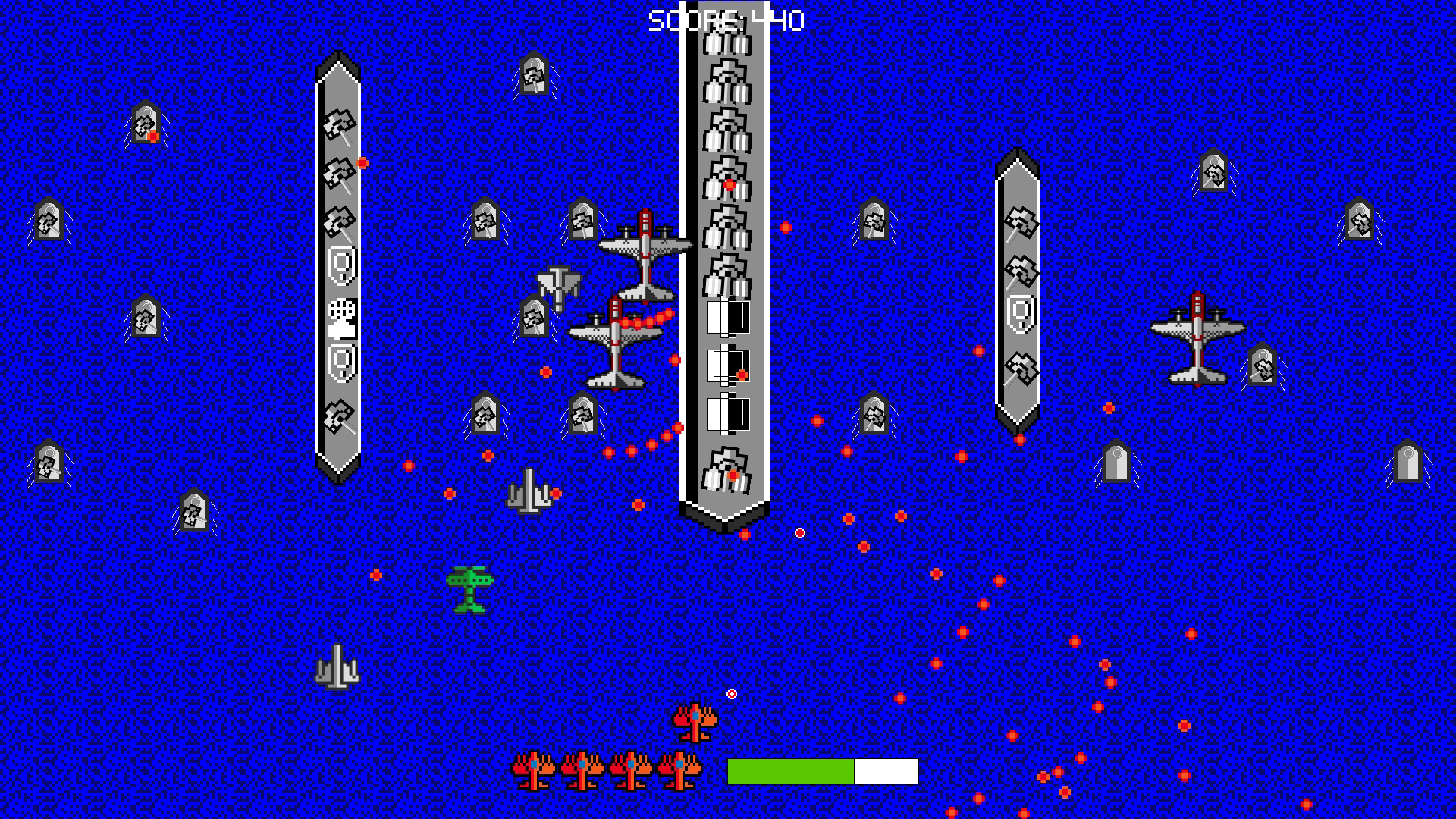Click the crosshair cursor above the player plane
This screenshot has width=1456, height=819.
pos(730,692)
